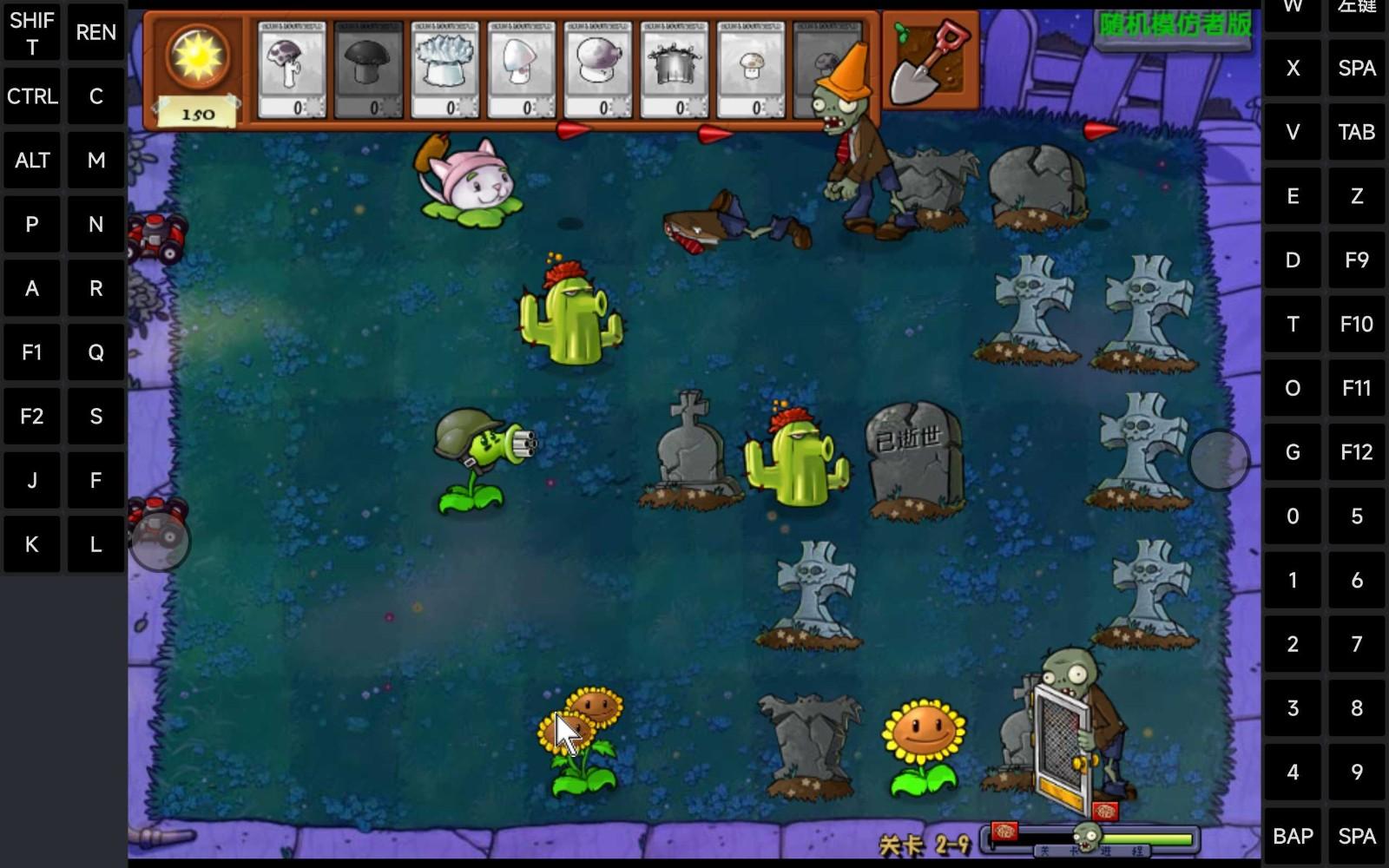Screen dimensions: 1389x868
Task: Toggle the ALT key overlay
Action: tap(32, 160)
